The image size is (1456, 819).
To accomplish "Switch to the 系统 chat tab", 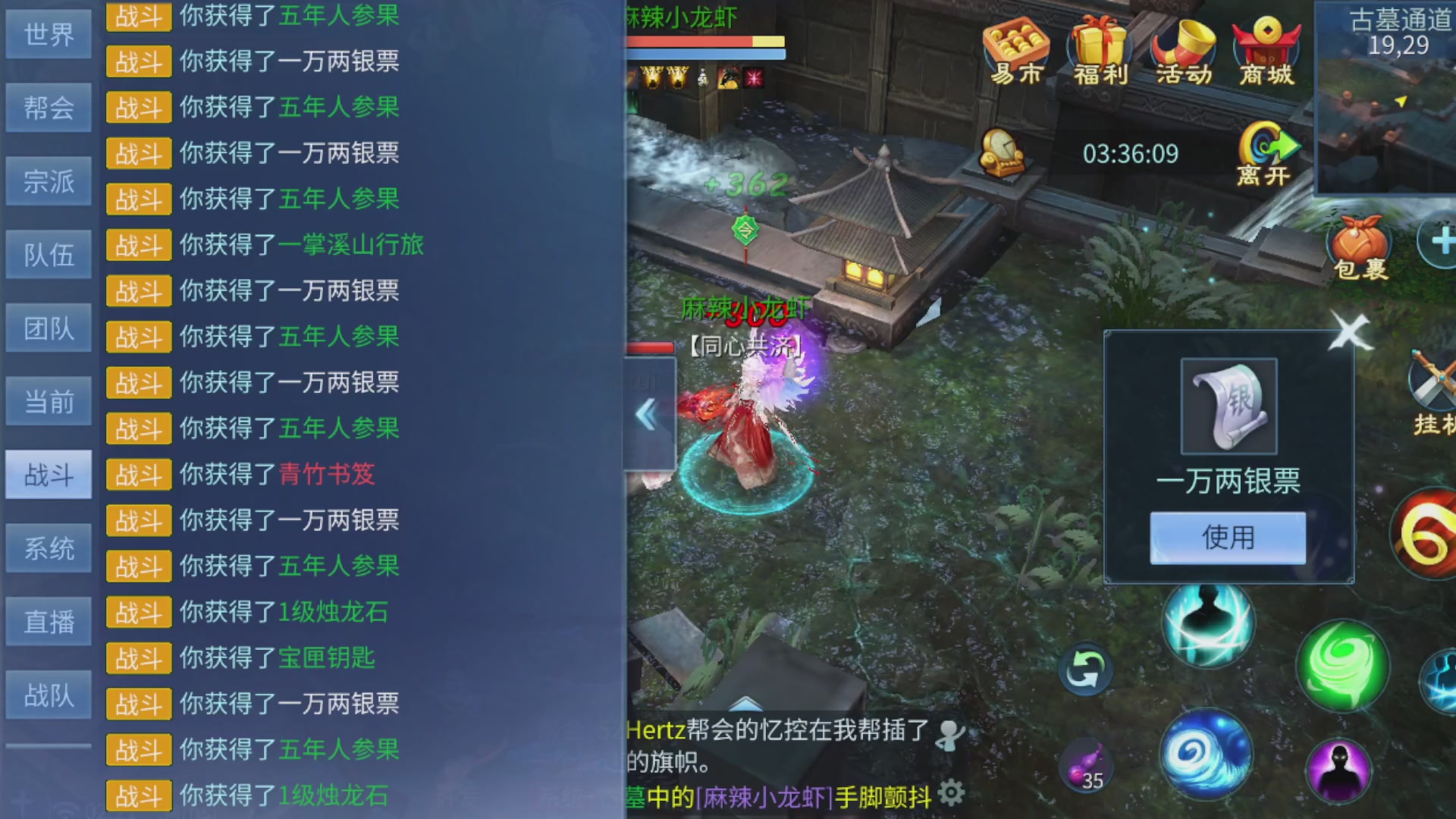I will point(48,548).
